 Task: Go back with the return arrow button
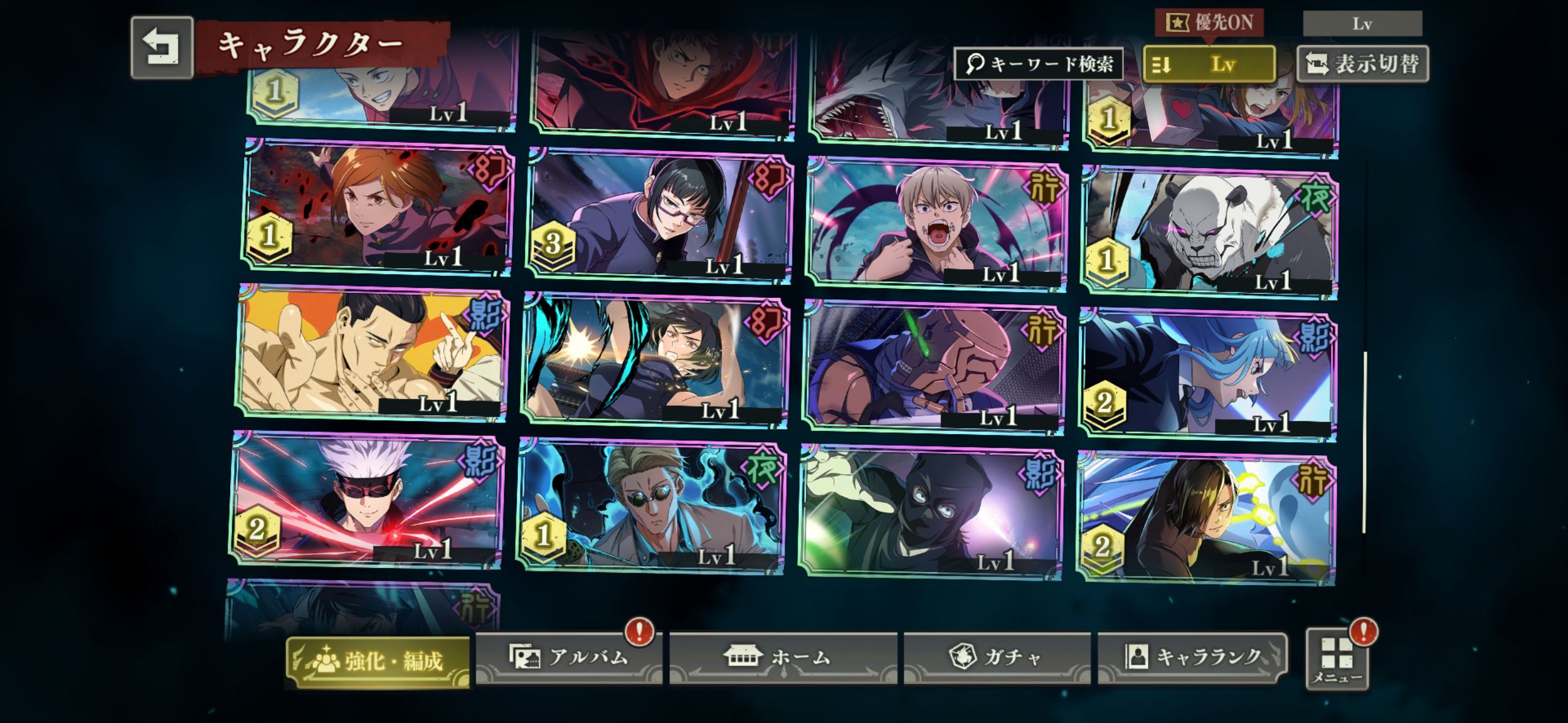point(162,48)
